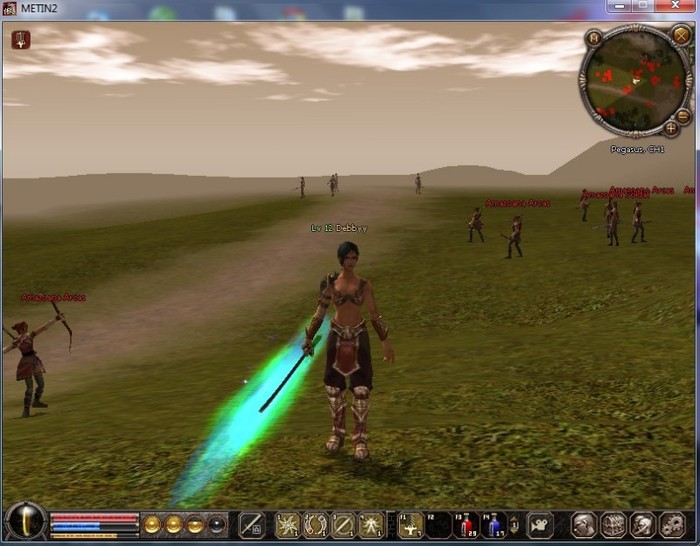This screenshot has width=700, height=546.
Task: Open the character window button
Action: [583, 524]
